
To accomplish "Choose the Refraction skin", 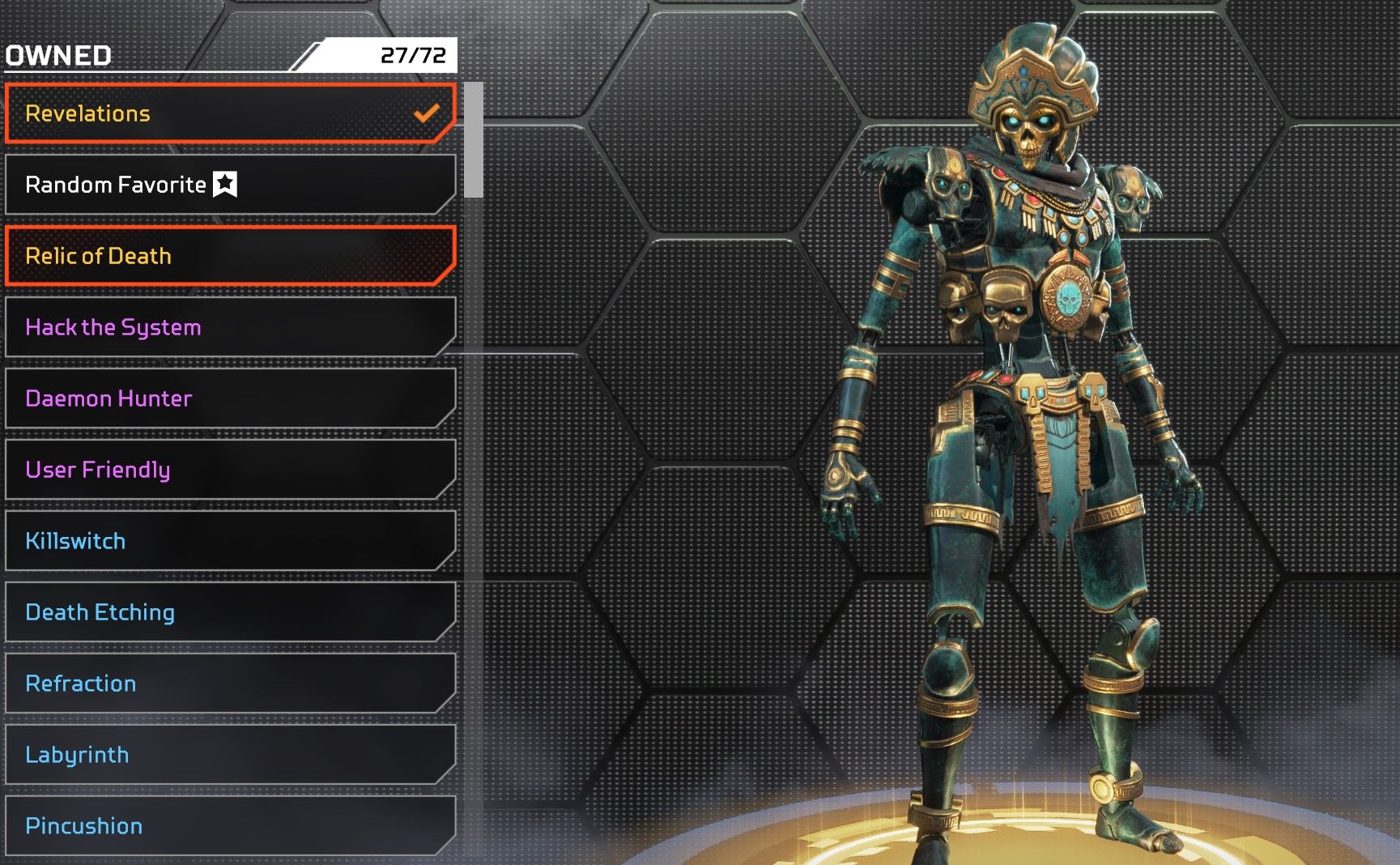I will coord(229,684).
